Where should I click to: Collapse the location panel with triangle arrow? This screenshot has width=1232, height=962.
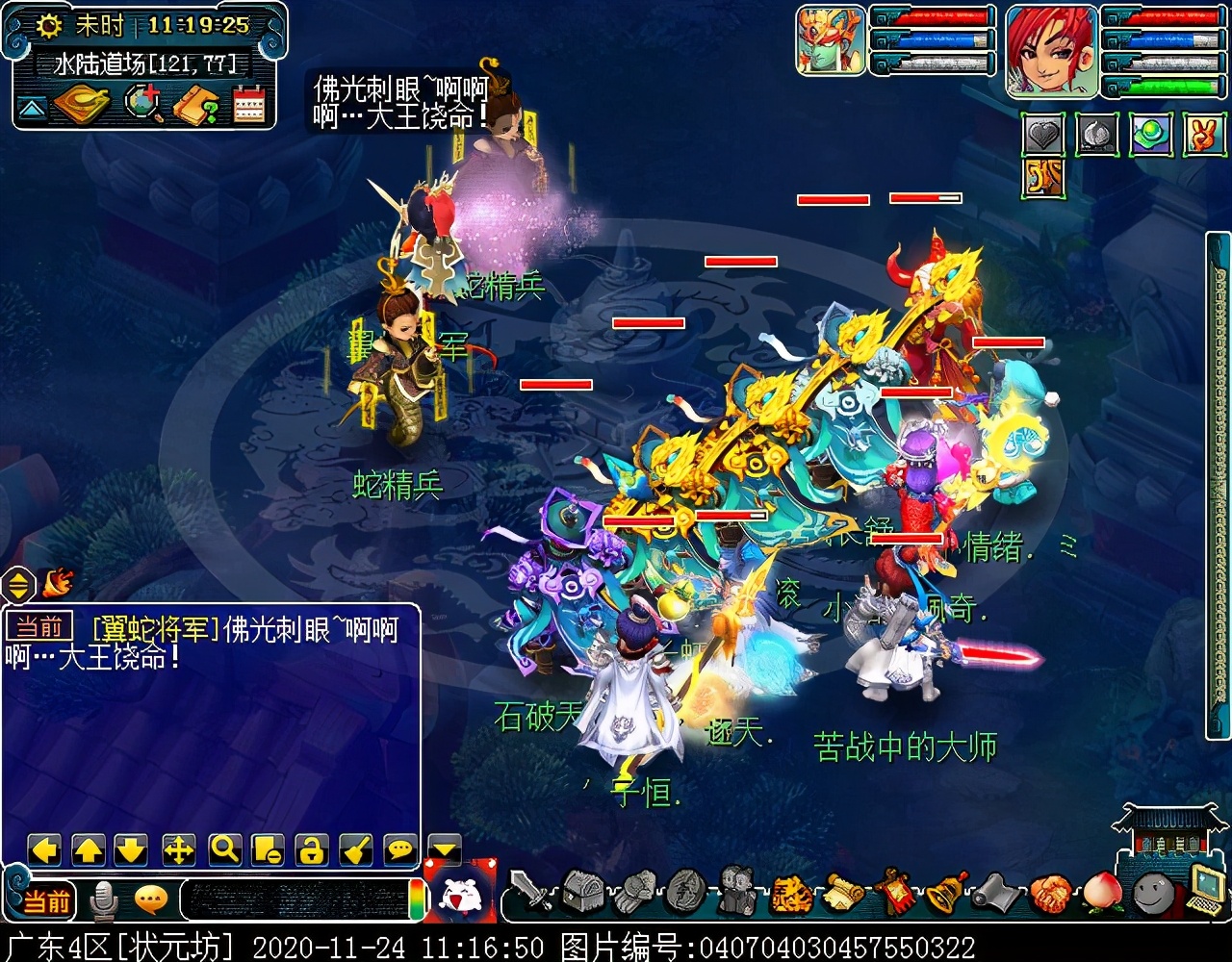point(32,108)
